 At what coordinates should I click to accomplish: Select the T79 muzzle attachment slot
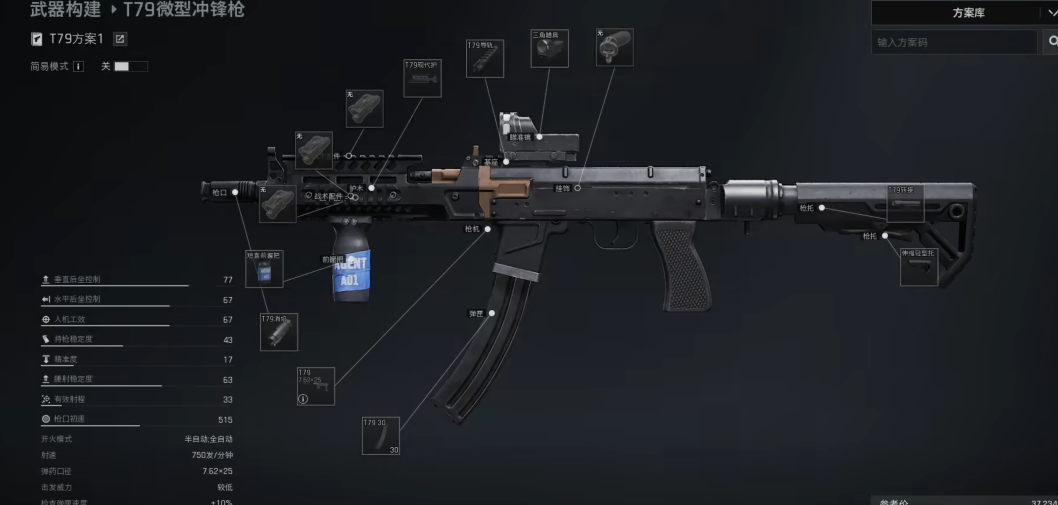pos(279,332)
